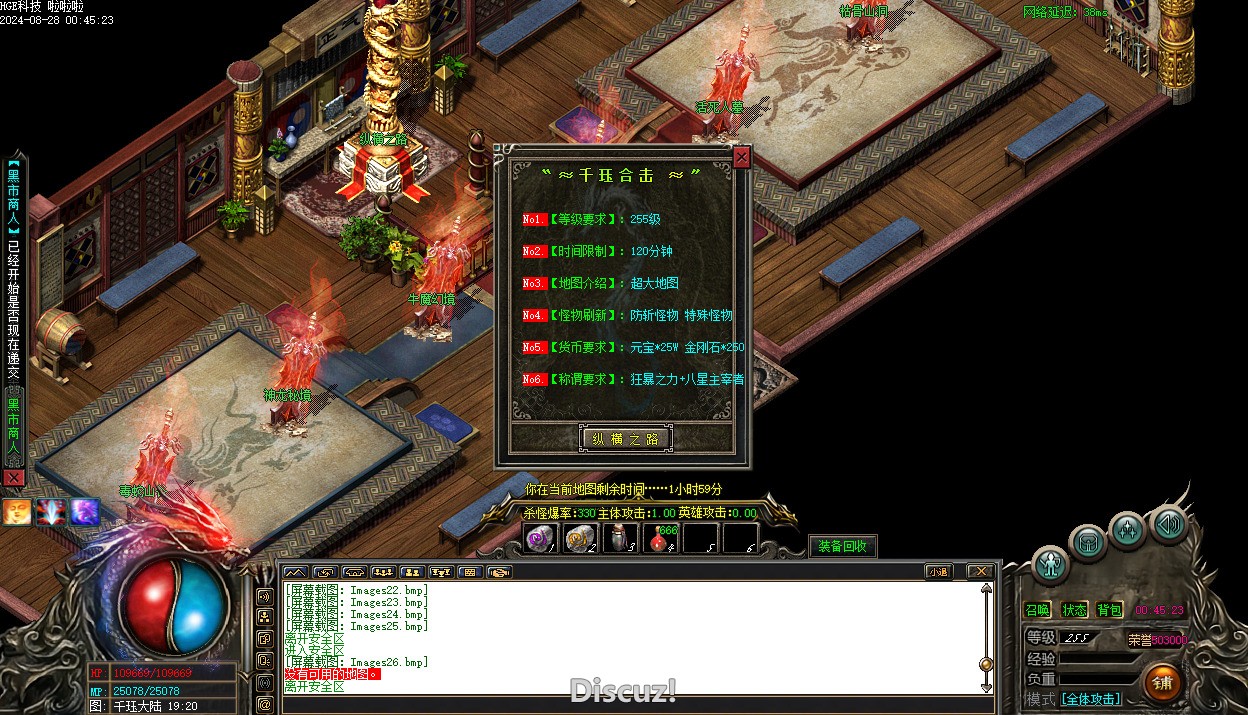
Task: Open the sparkle skills round icon
Action: [1127, 529]
